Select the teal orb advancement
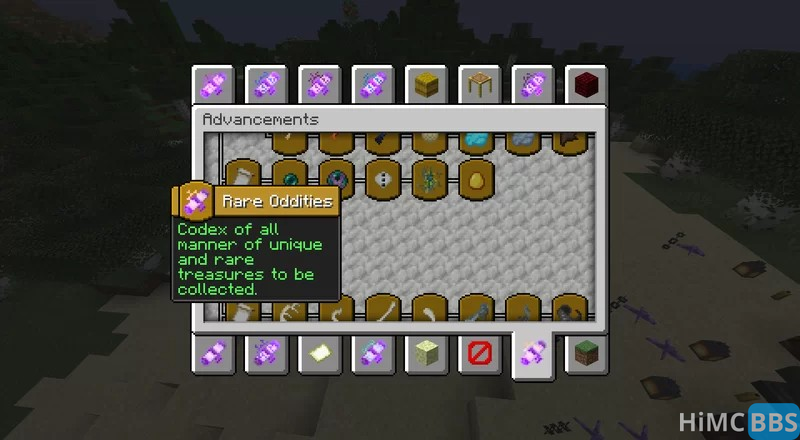This screenshot has height=440, width=800. pos(289,178)
